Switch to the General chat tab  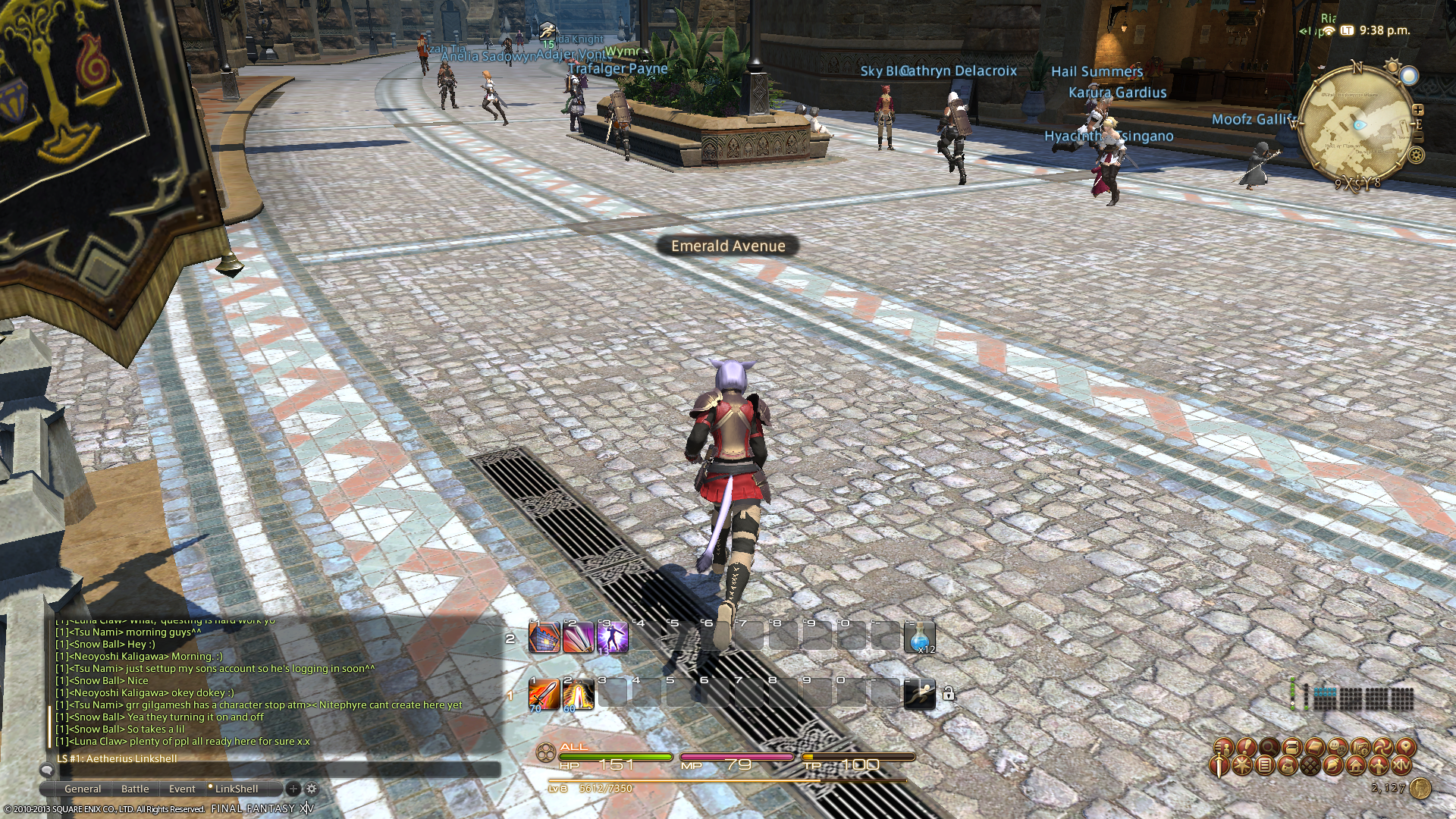tap(83, 789)
